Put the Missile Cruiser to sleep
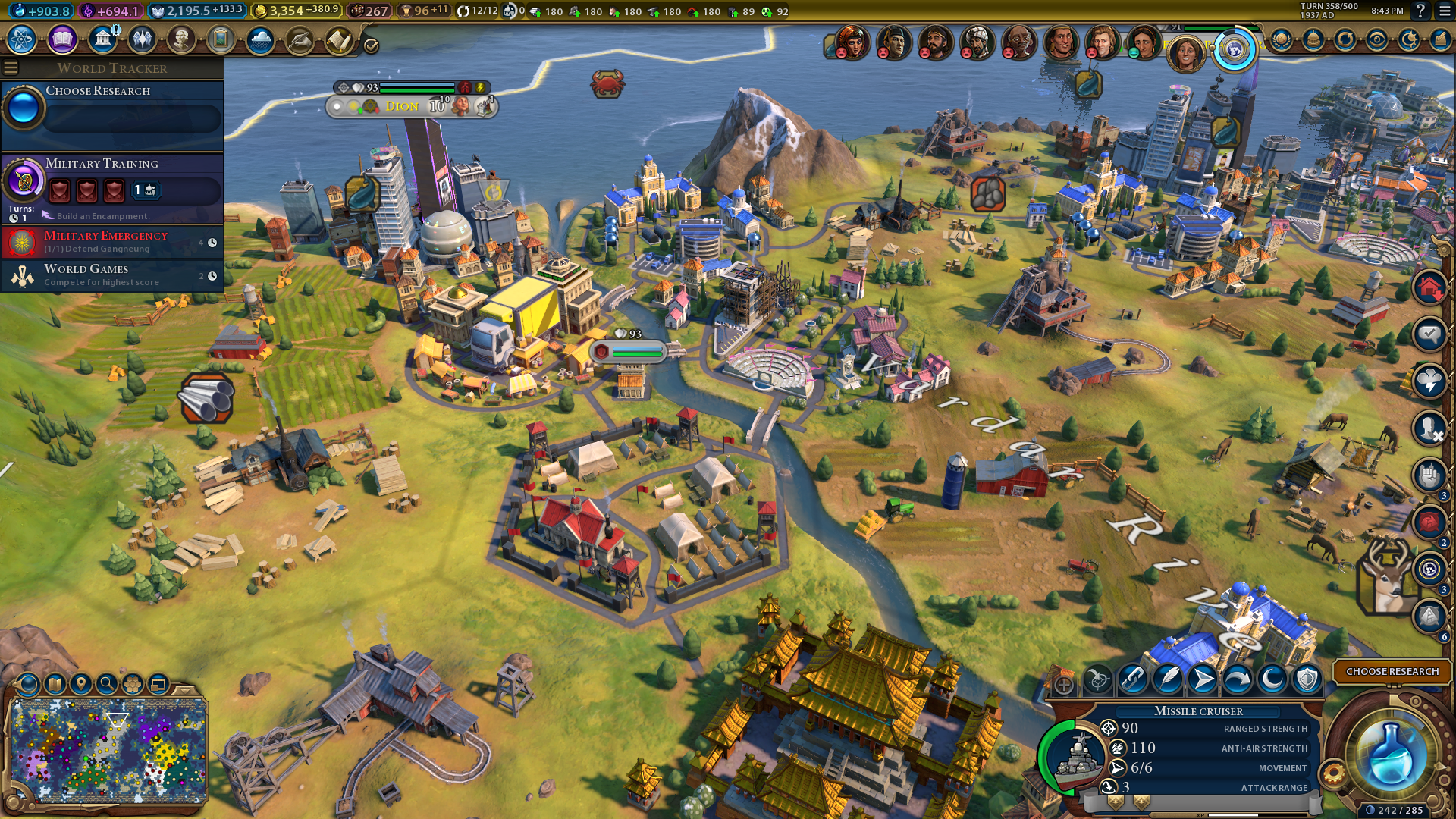Image resolution: width=1456 pixels, height=819 pixels. 1272,679
